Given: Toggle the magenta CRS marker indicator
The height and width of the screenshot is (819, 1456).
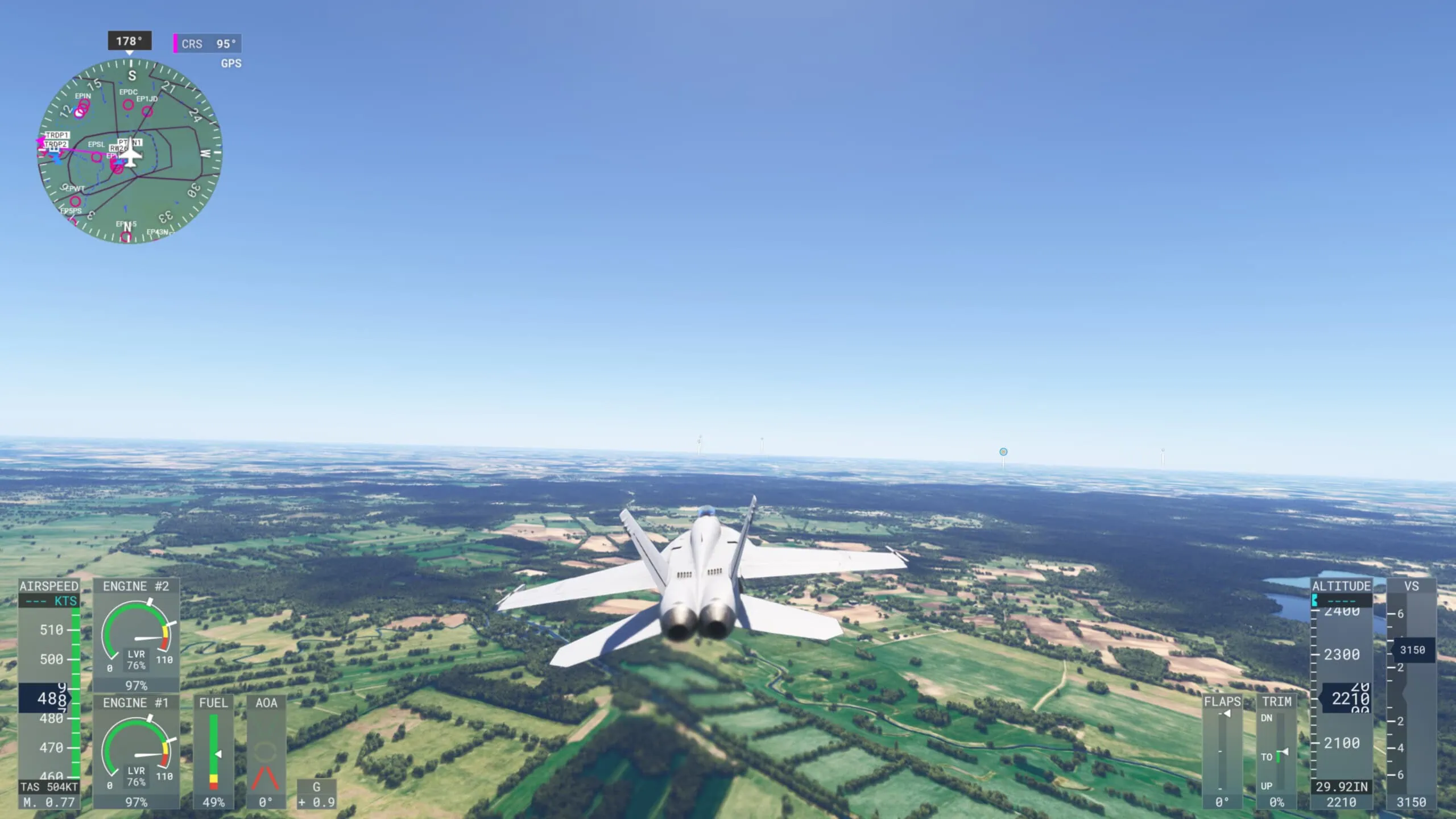Looking at the screenshot, I should tap(175, 43).
